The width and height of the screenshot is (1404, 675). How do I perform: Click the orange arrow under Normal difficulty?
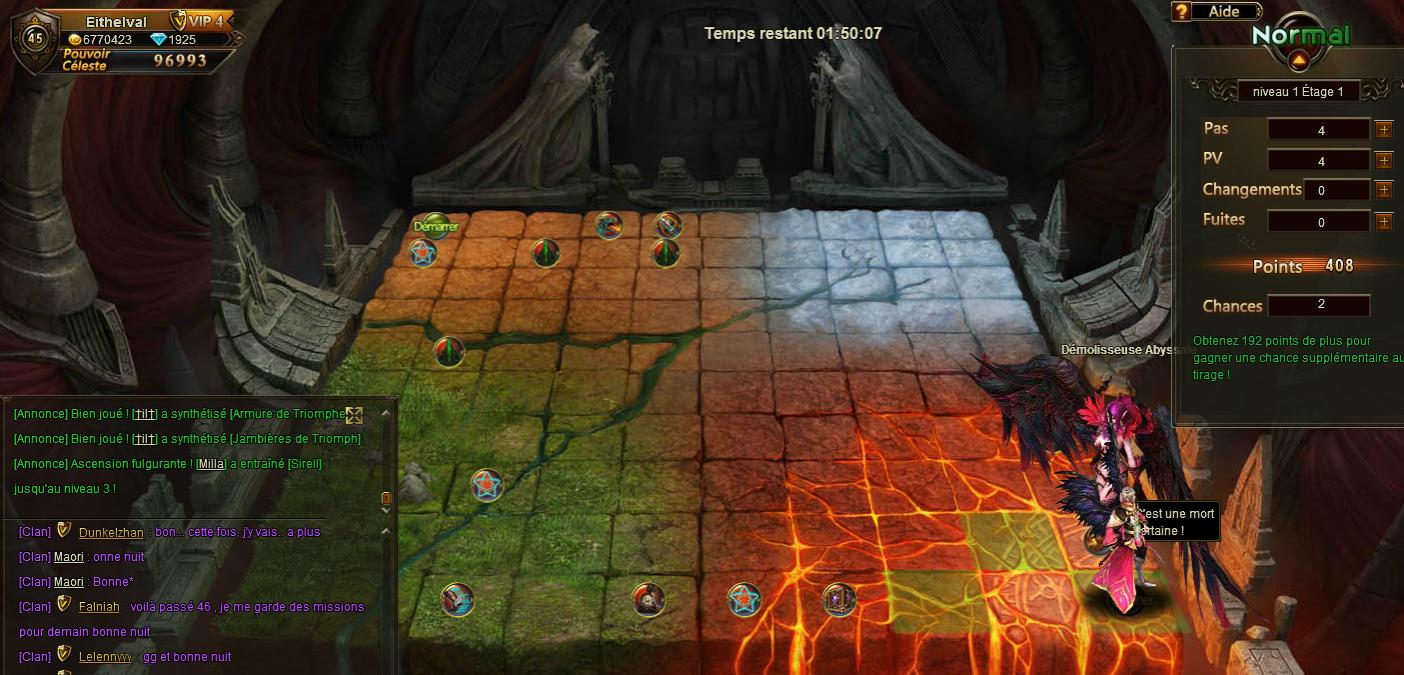pos(1299,60)
